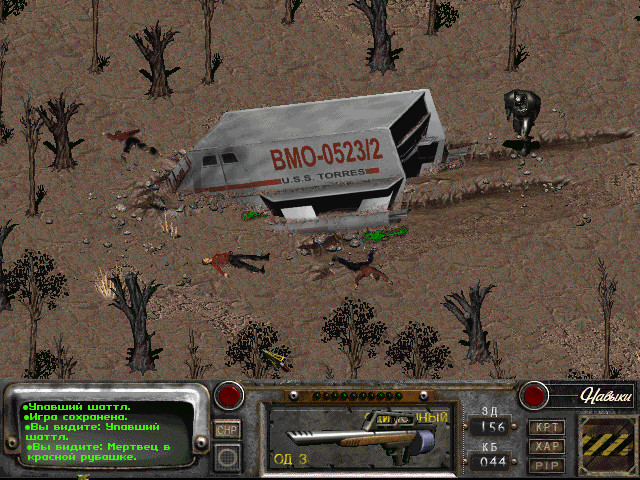Open the Навыки skilldex with its red button
Viewport: 640px width, 480px height.
click(x=536, y=395)
